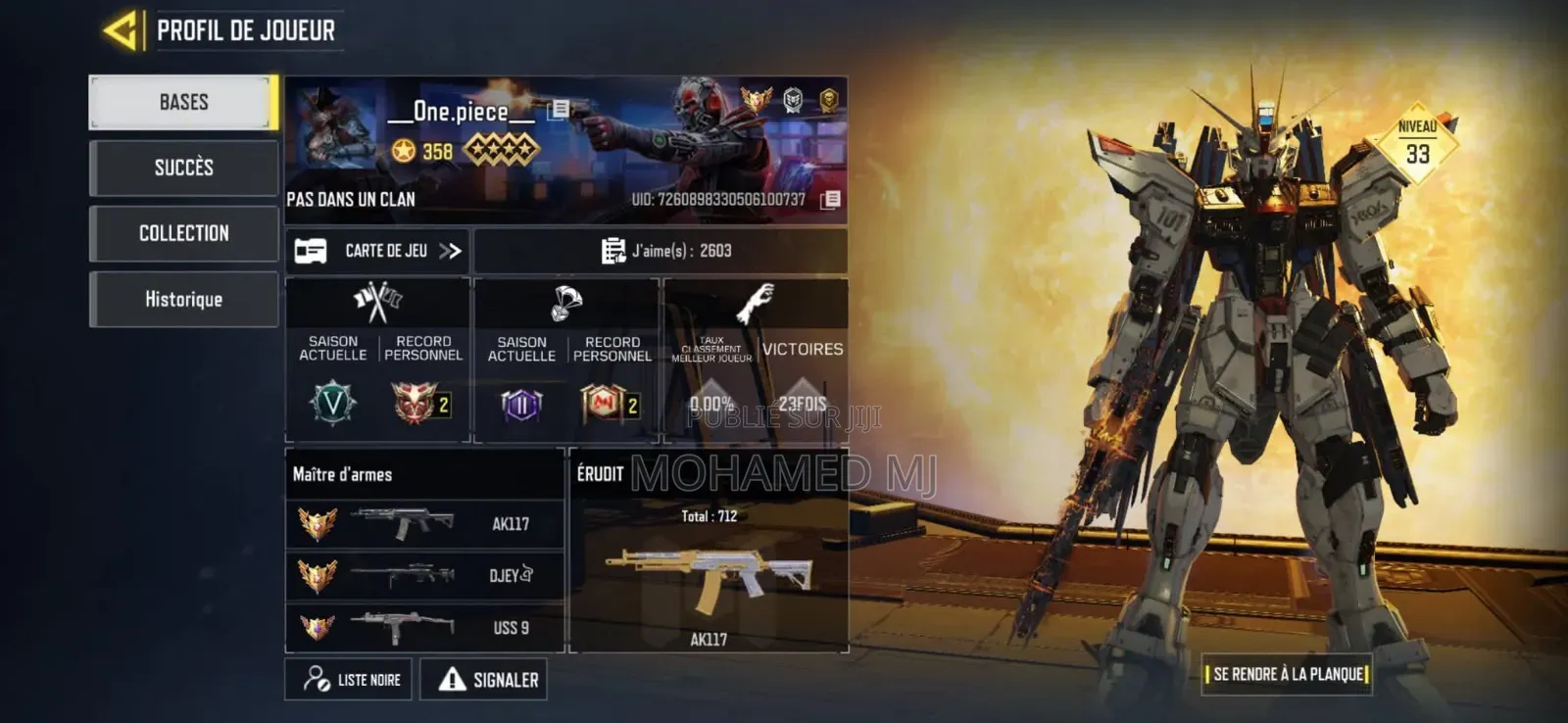1568x723 pixels.
Task: Open the CARTE DE JEU card
Action: [x=377, y=251]
